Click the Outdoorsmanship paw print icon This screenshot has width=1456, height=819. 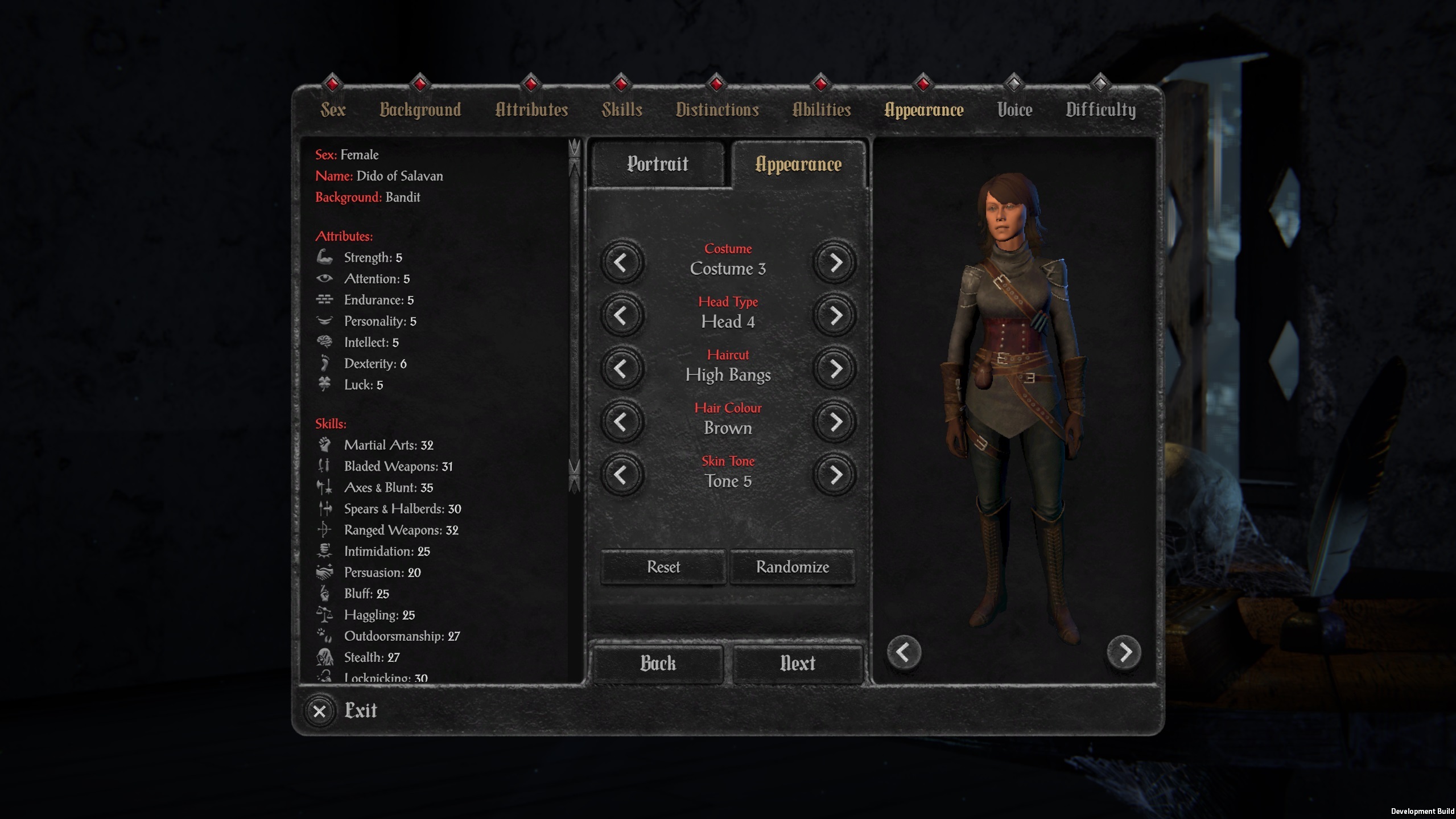pos(325,636)
